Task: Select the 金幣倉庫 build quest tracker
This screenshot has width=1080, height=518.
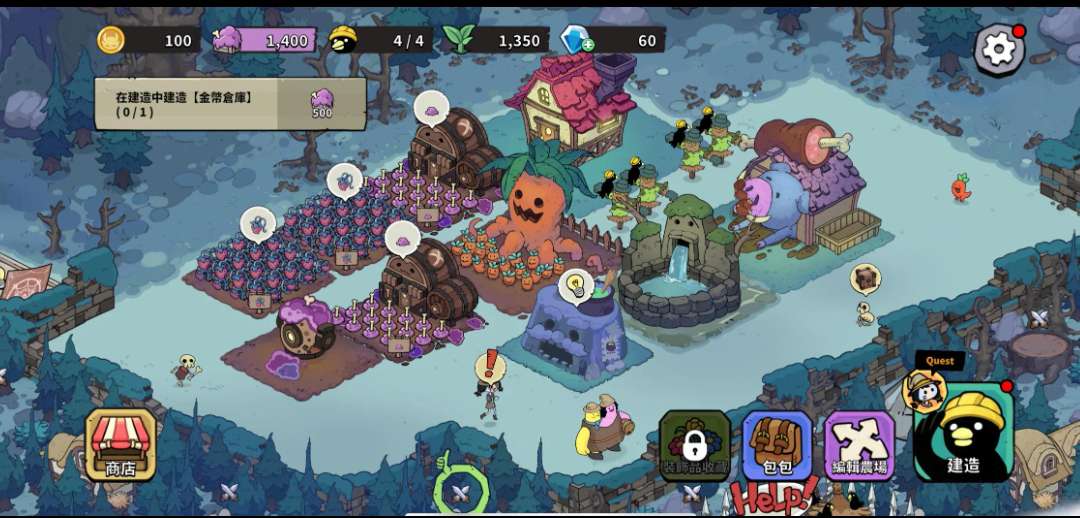Action: coord(230,104)
